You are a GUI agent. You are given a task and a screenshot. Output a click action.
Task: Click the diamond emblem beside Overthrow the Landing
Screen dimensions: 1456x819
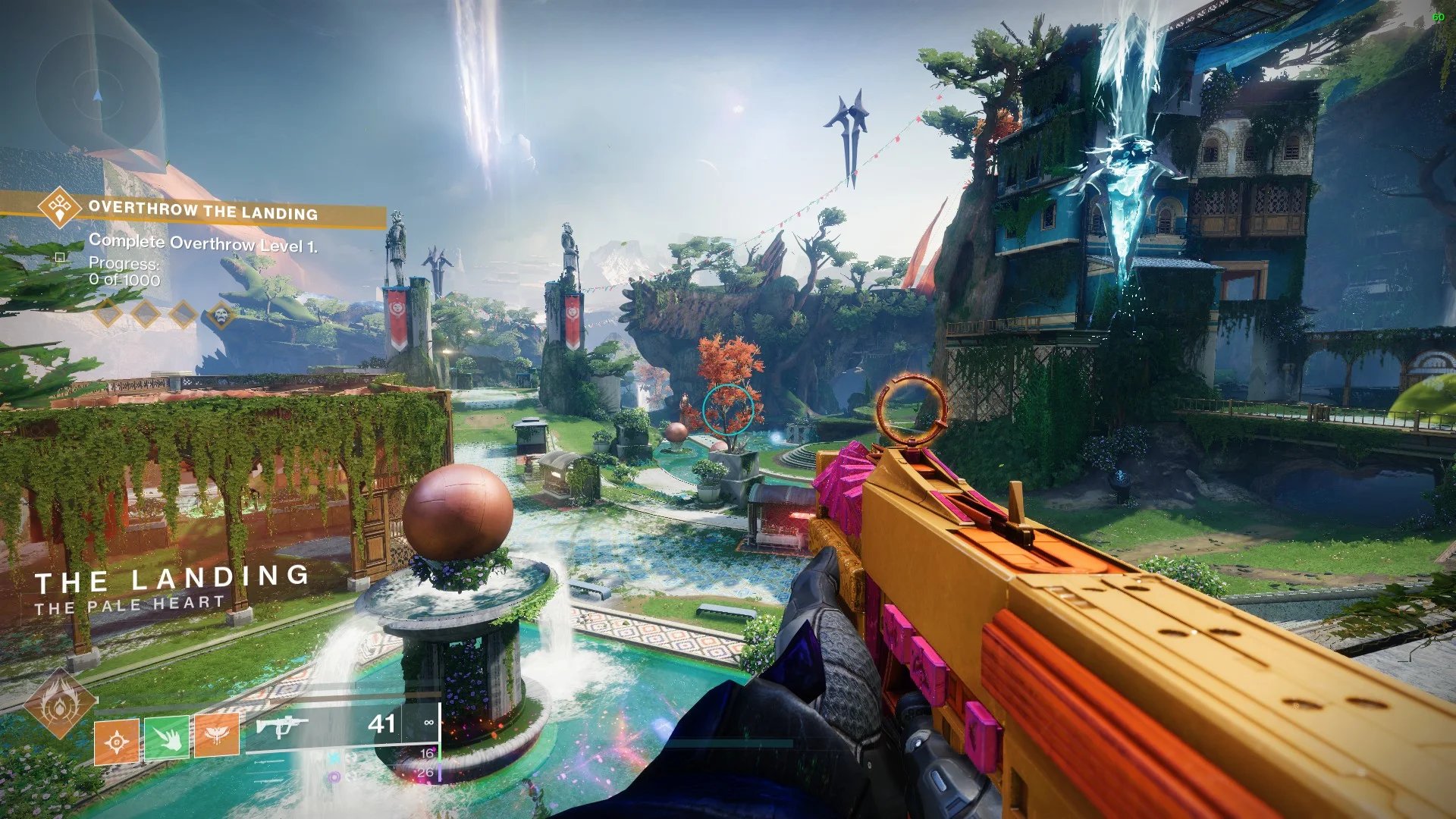click(59, 206)
